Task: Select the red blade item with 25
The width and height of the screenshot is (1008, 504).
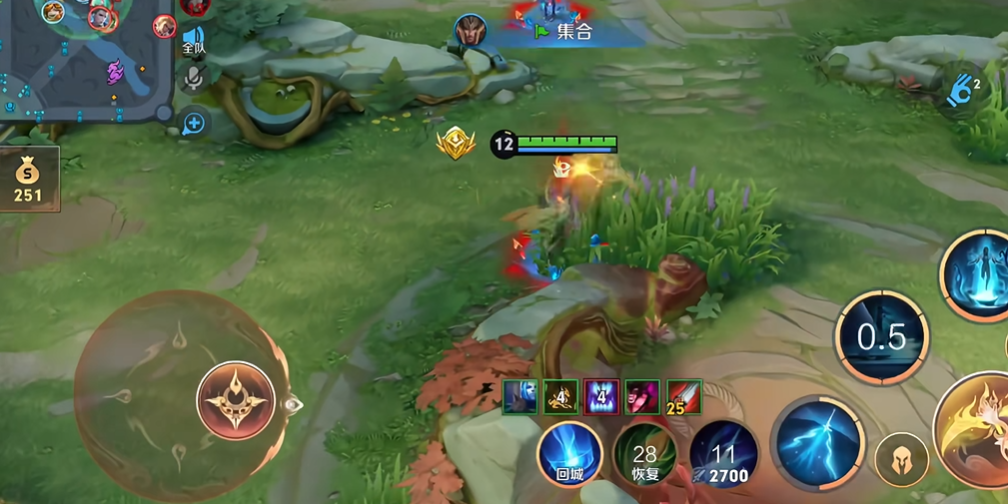Action: (684, 397)
